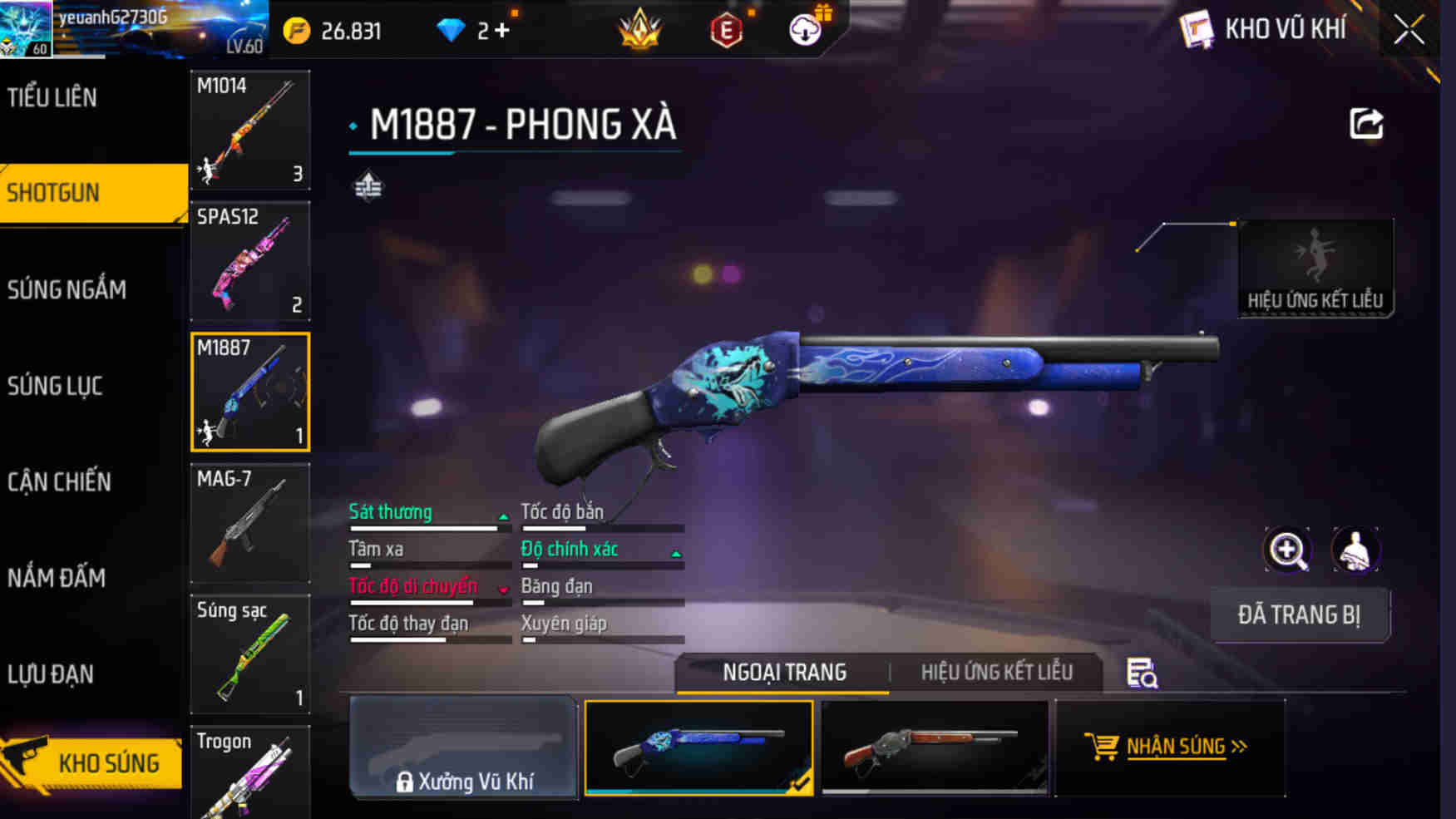This screenshot has height=819, width=1456.
Task: Open the cloud download gift icon
Action: pyautogui.click(x=805, y=32)
